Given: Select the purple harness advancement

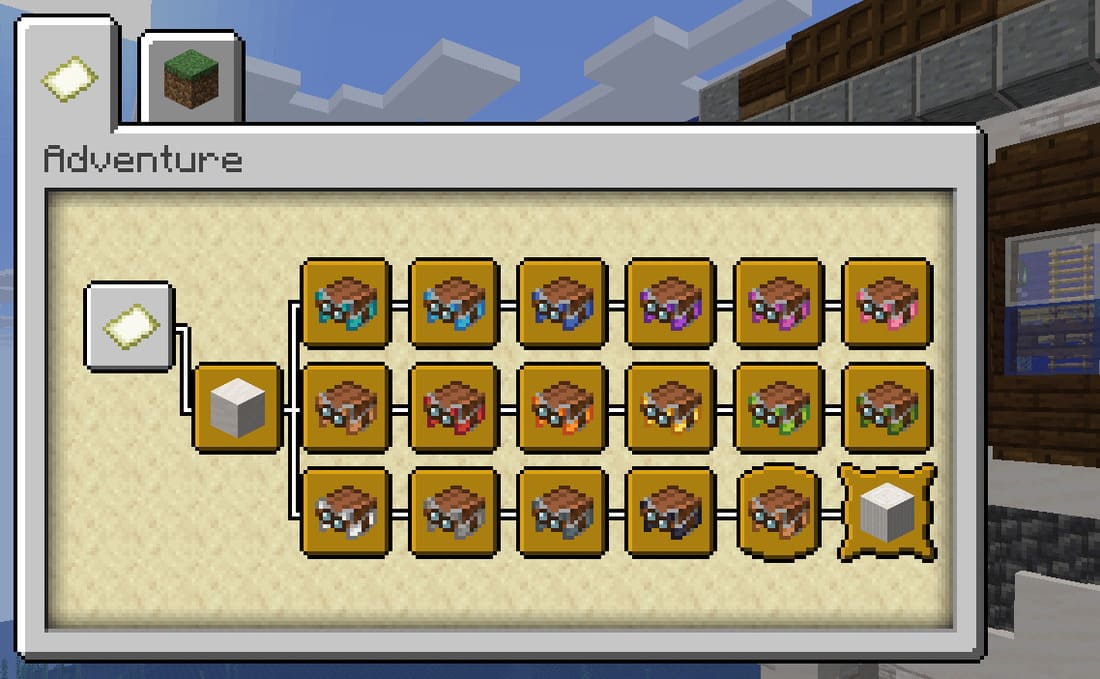Looking at the screenshot, I should pos(669,303).
